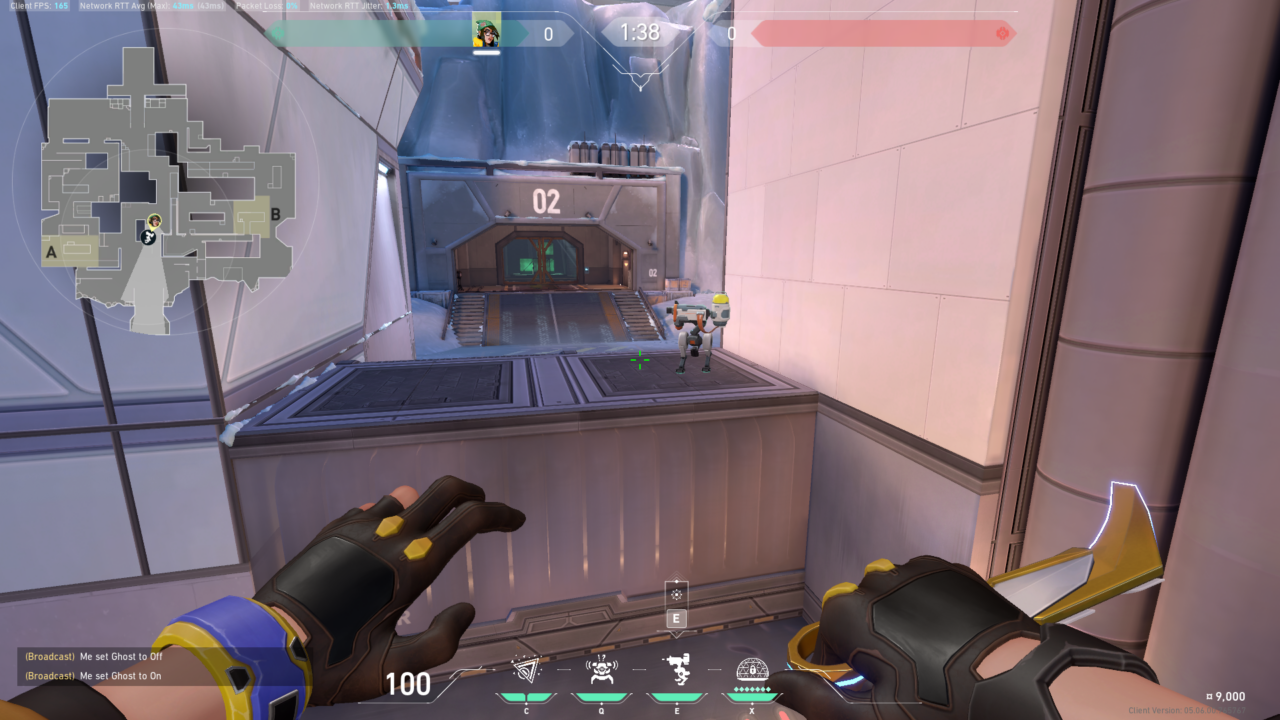
Task: Click the E pickup prompt above abilities
Action: 678,618
